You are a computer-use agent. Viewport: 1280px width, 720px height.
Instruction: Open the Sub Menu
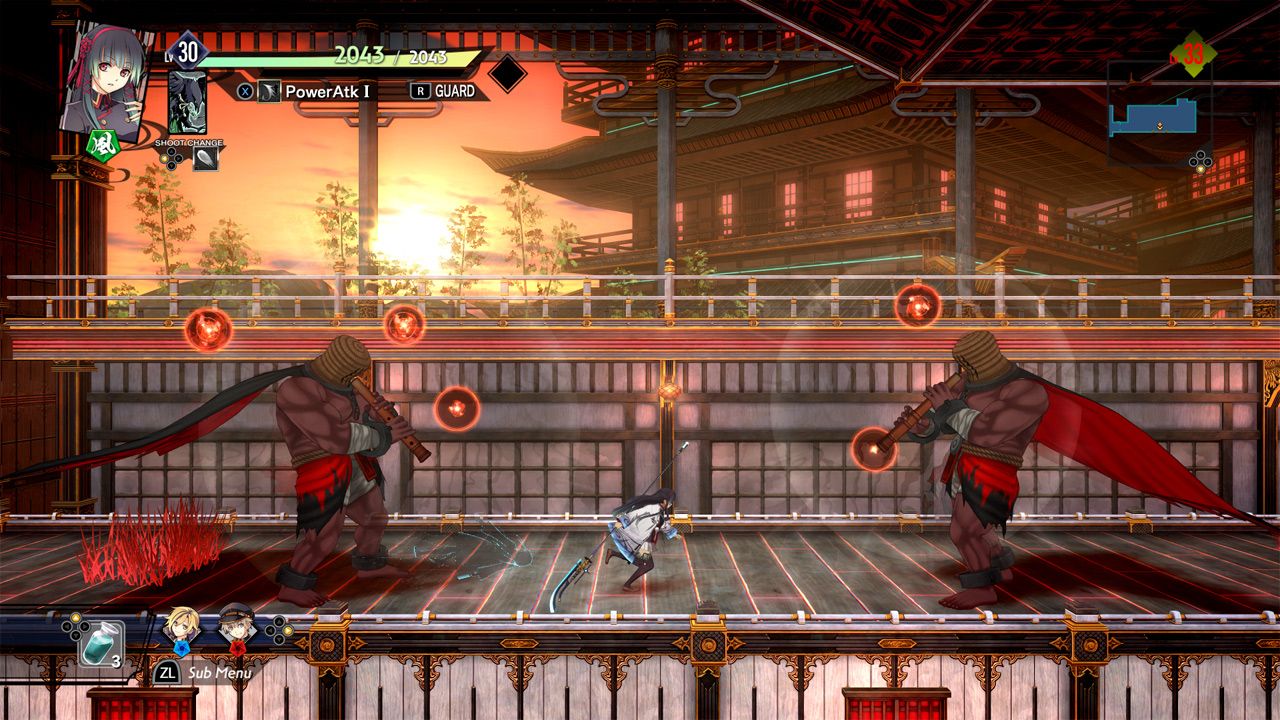[219, 672]
